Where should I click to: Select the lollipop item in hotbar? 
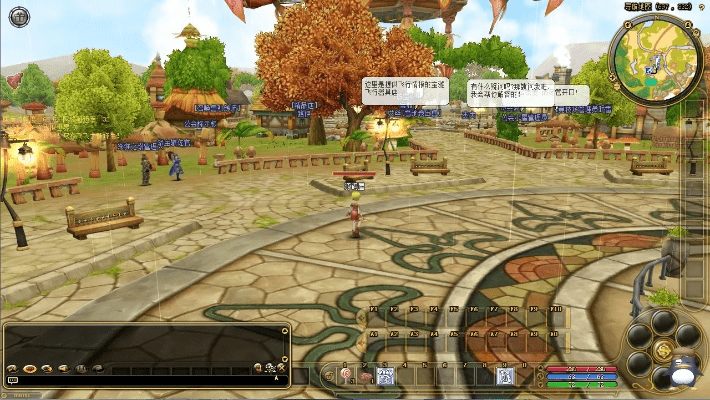pos(346,376)
